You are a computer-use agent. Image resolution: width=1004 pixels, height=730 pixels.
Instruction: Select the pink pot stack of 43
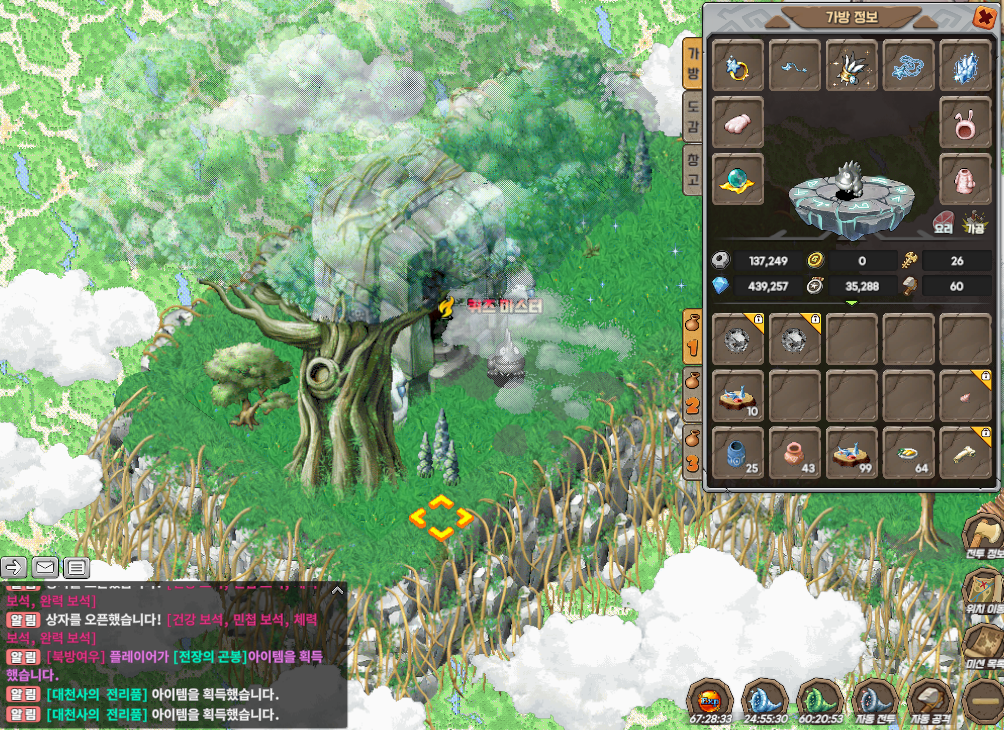click(x=796, y=452)
